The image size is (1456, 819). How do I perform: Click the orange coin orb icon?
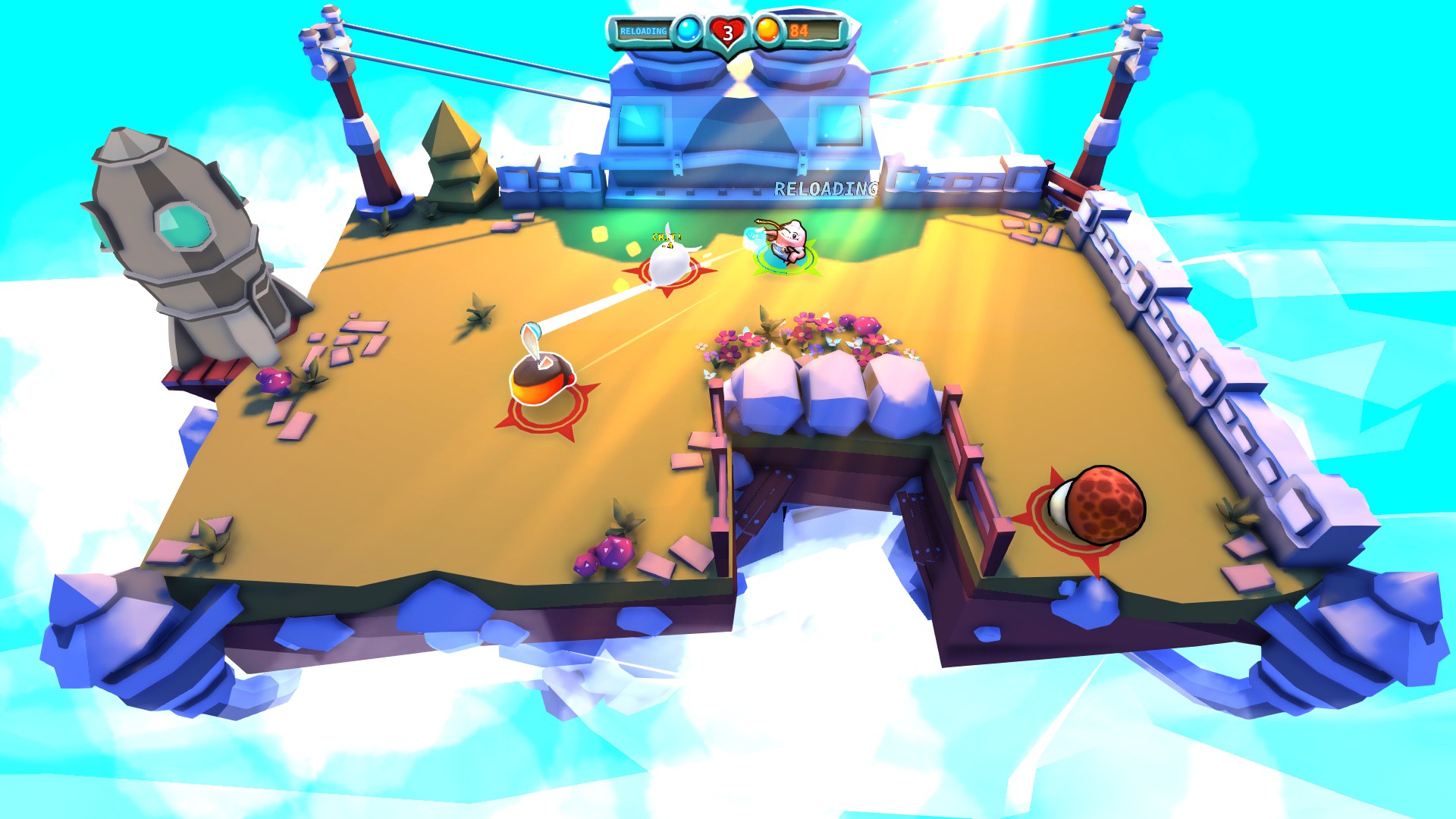pos(766,30)
